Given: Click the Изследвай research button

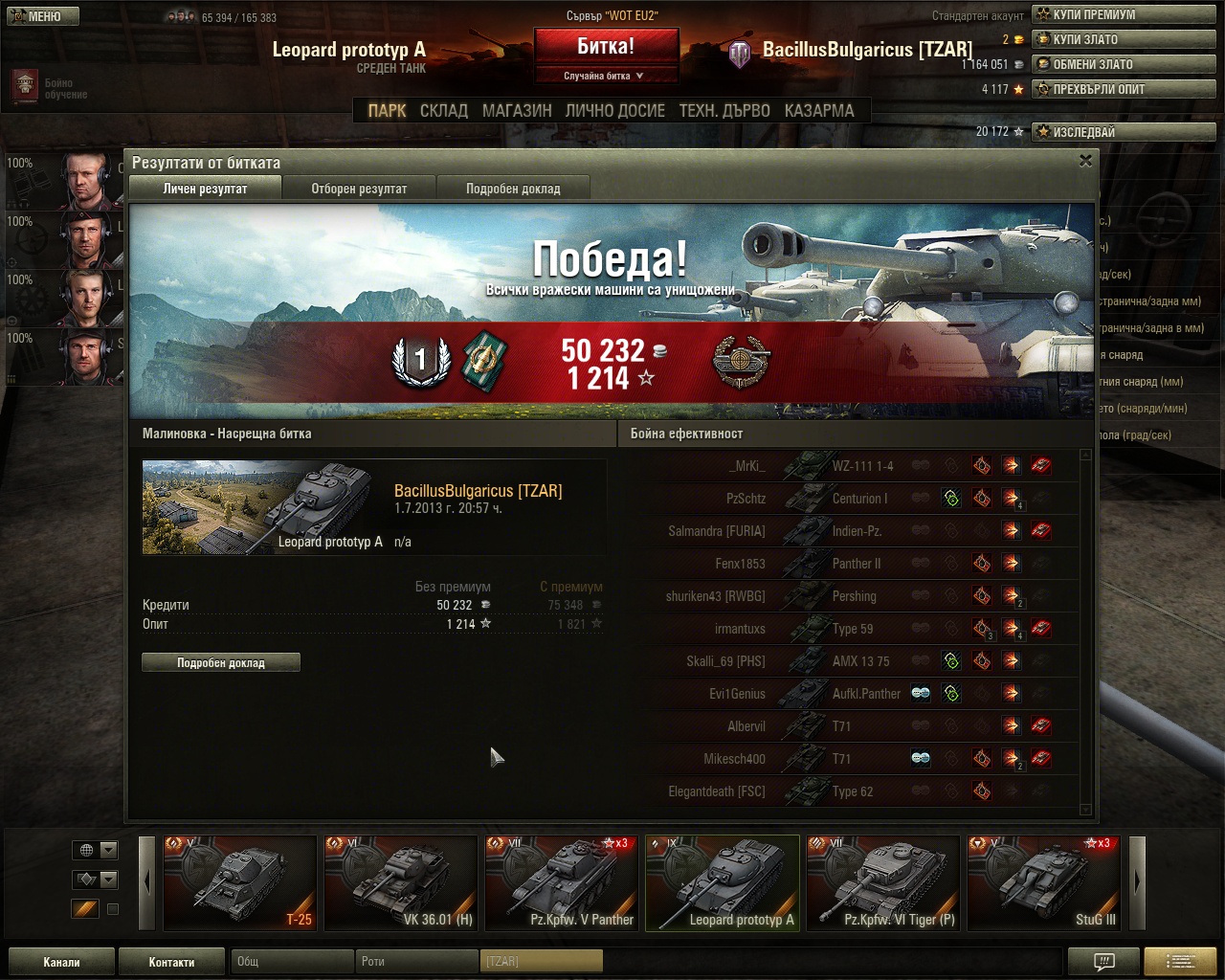Looking at the screenshot, I should point(1123,132).
